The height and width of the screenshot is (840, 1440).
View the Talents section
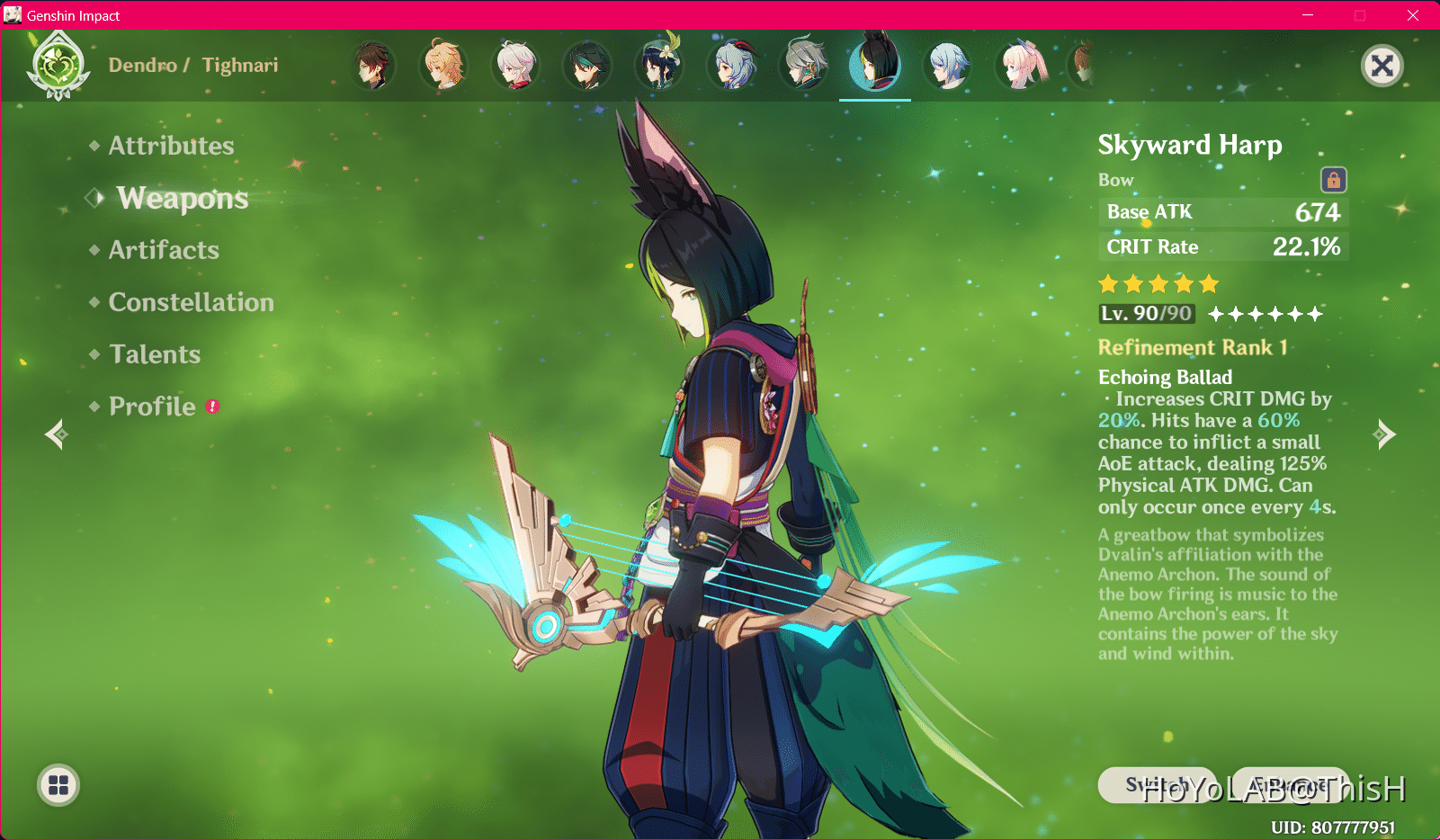click(x=155, y=353)
